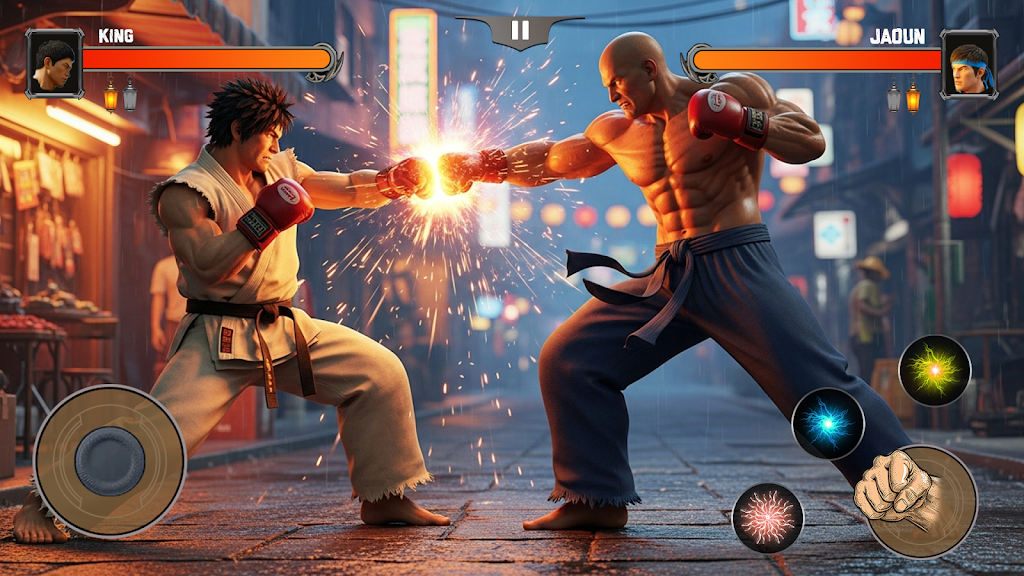The height and width of the screenshot is (576, 1024).
Task: Activate the yellow-green energy burst skill
Action: point(934,370)
